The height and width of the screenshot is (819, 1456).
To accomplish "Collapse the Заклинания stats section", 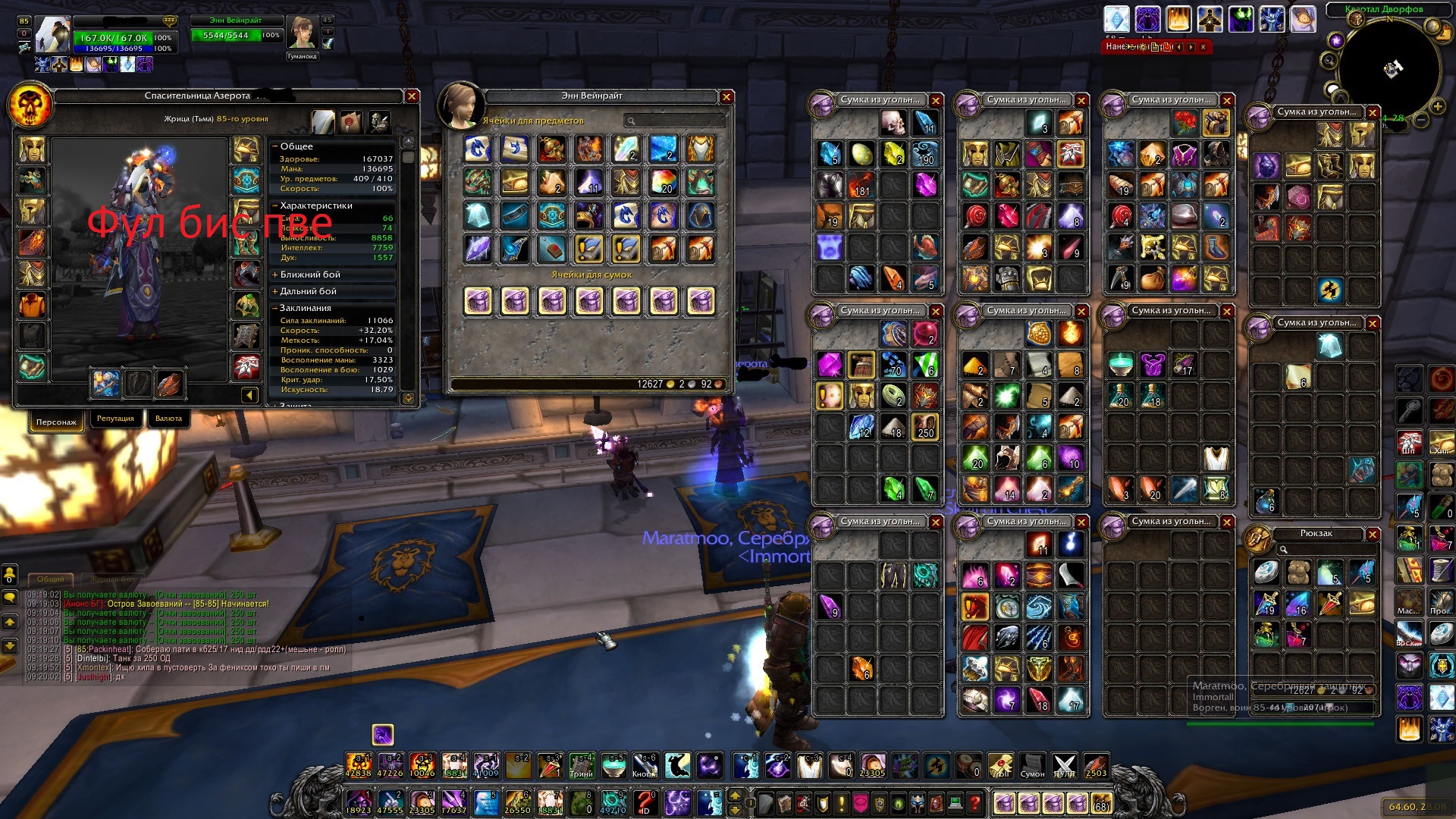I will pyautogui.click(x=305, y=308).
